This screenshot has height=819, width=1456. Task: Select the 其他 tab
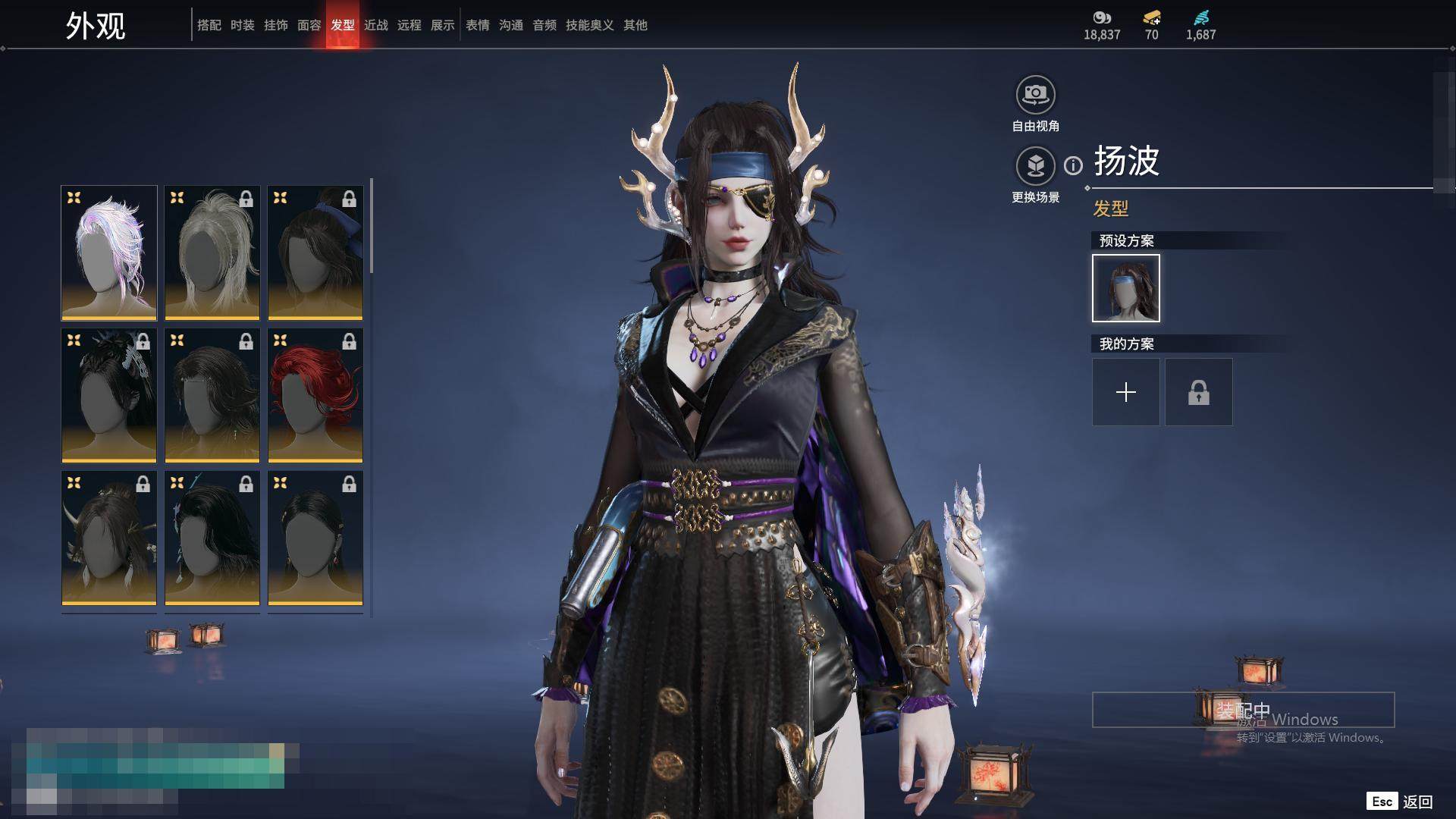pyautogui.click(x=635, y=25)
